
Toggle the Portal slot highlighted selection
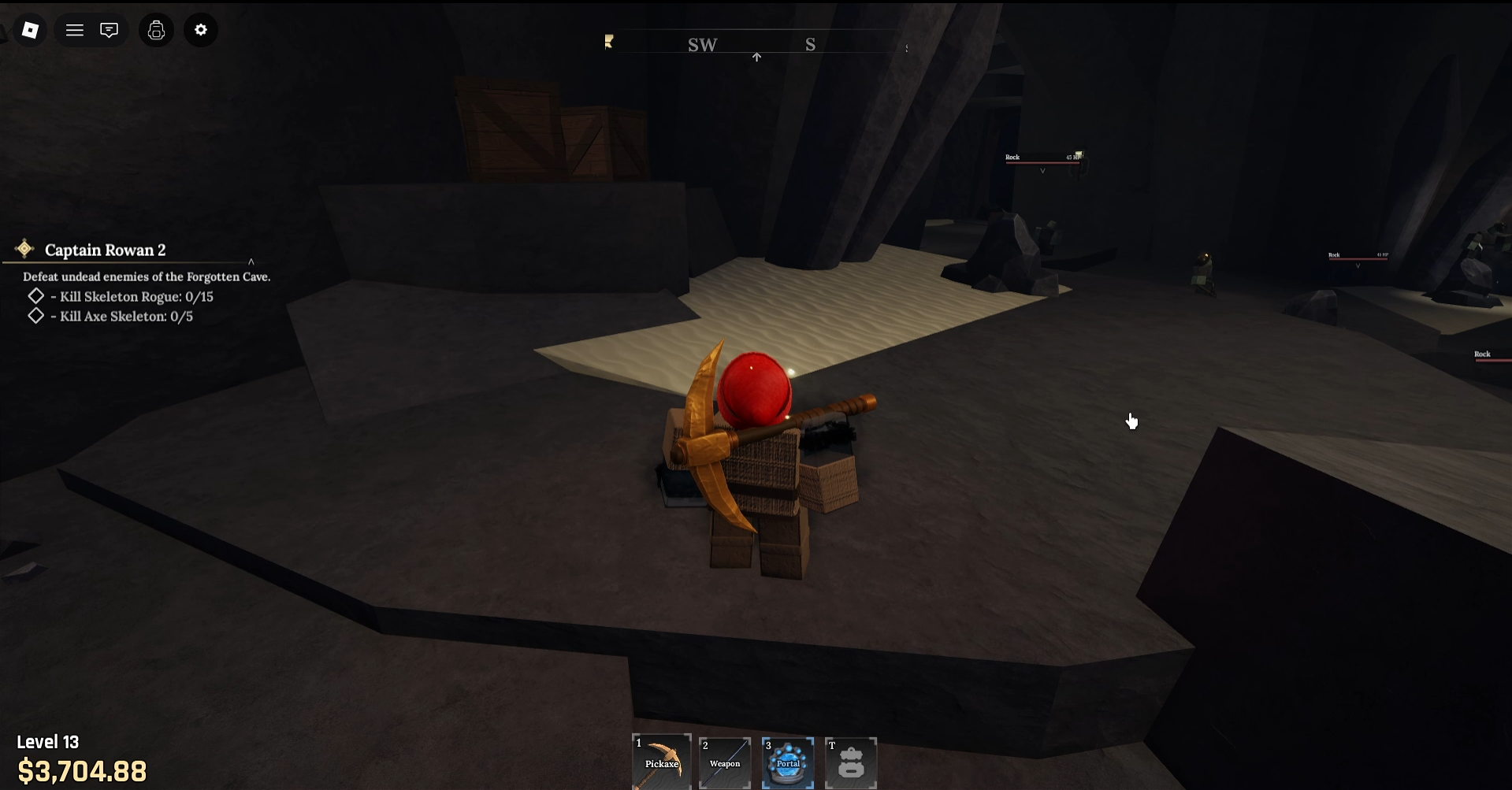(x=788, y=762)
